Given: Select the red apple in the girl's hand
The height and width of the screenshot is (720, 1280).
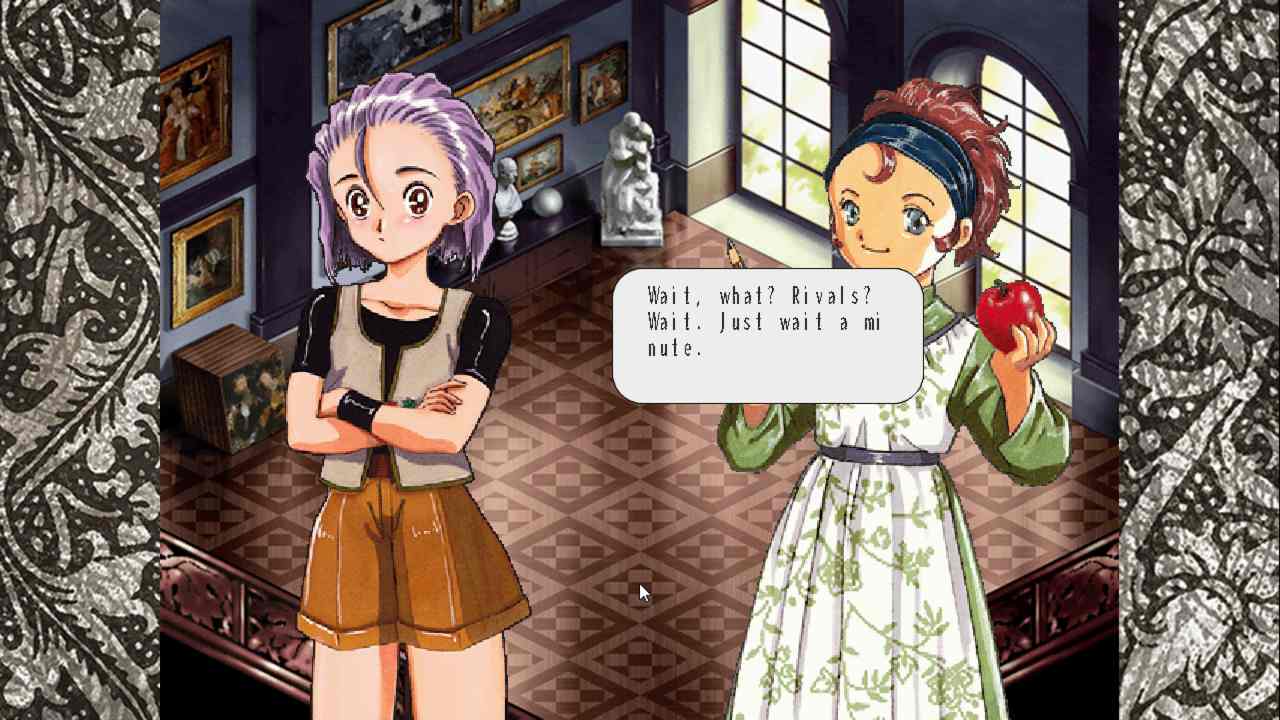Looking at the screenshot, I should click(1011, 309).
